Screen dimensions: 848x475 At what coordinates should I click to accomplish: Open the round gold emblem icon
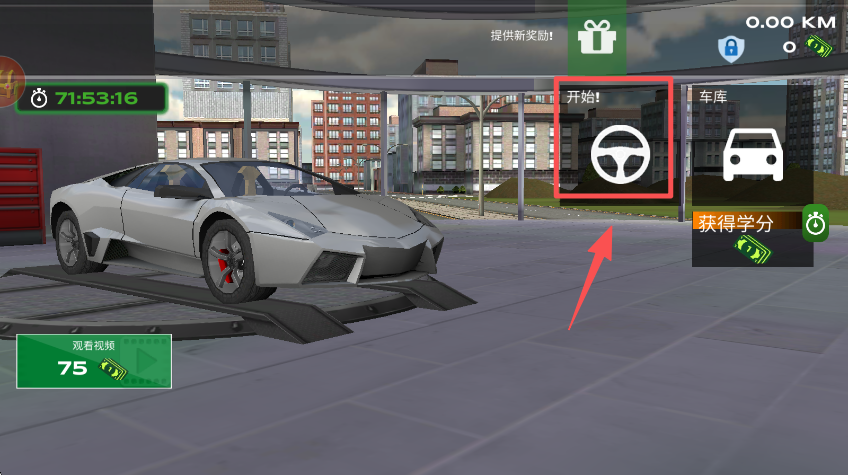[x=10, y=80]
